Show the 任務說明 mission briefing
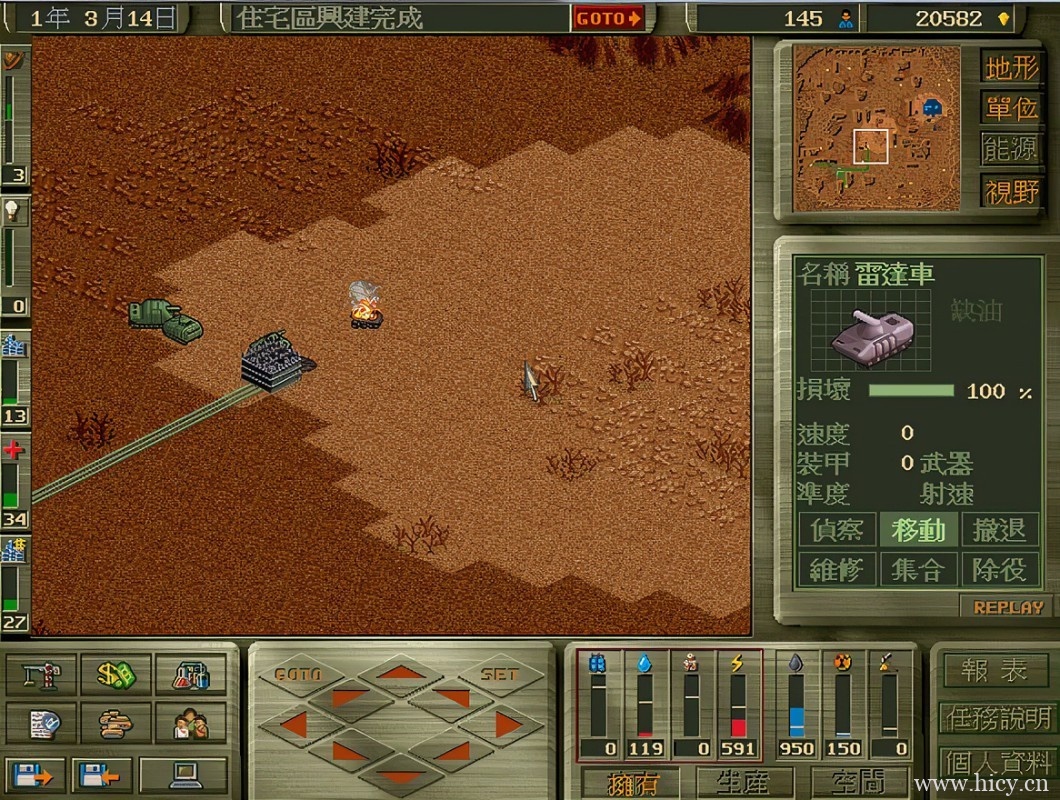Viewport: 1060px width, 800px height. [x=996, y=717]
